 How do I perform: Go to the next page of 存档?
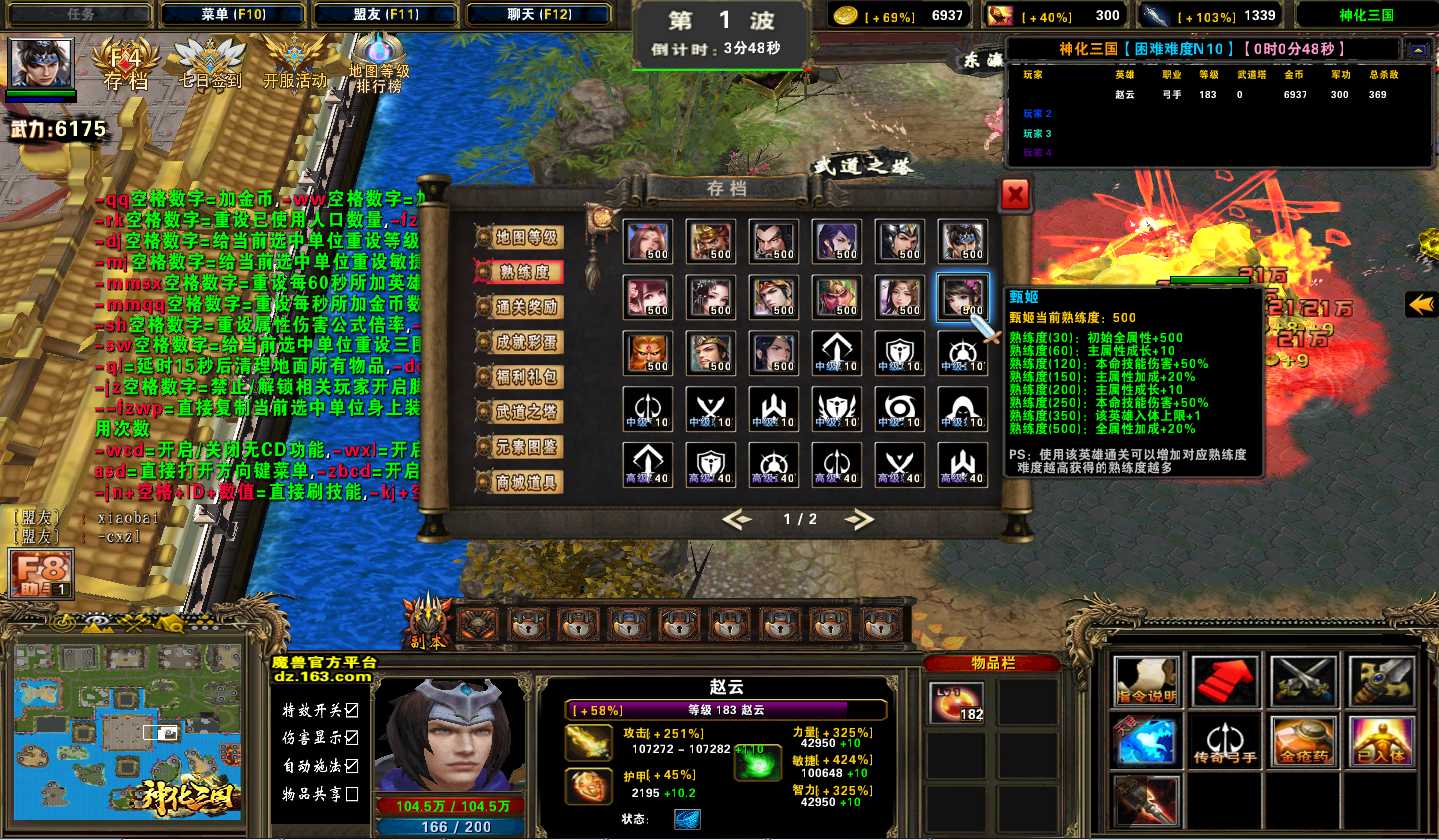point(858,519)
